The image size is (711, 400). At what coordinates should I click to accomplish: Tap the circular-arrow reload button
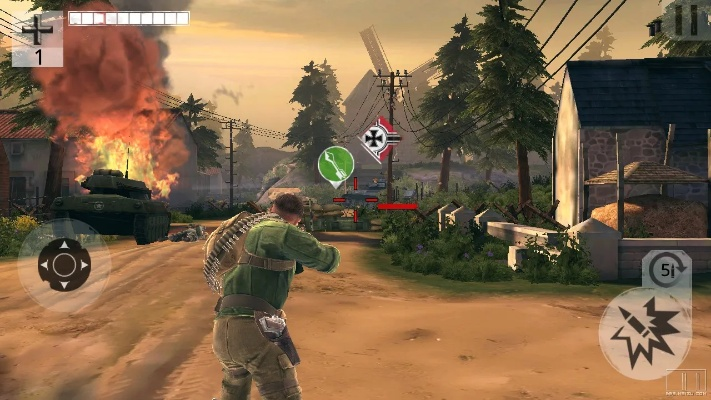pos(664,269)
